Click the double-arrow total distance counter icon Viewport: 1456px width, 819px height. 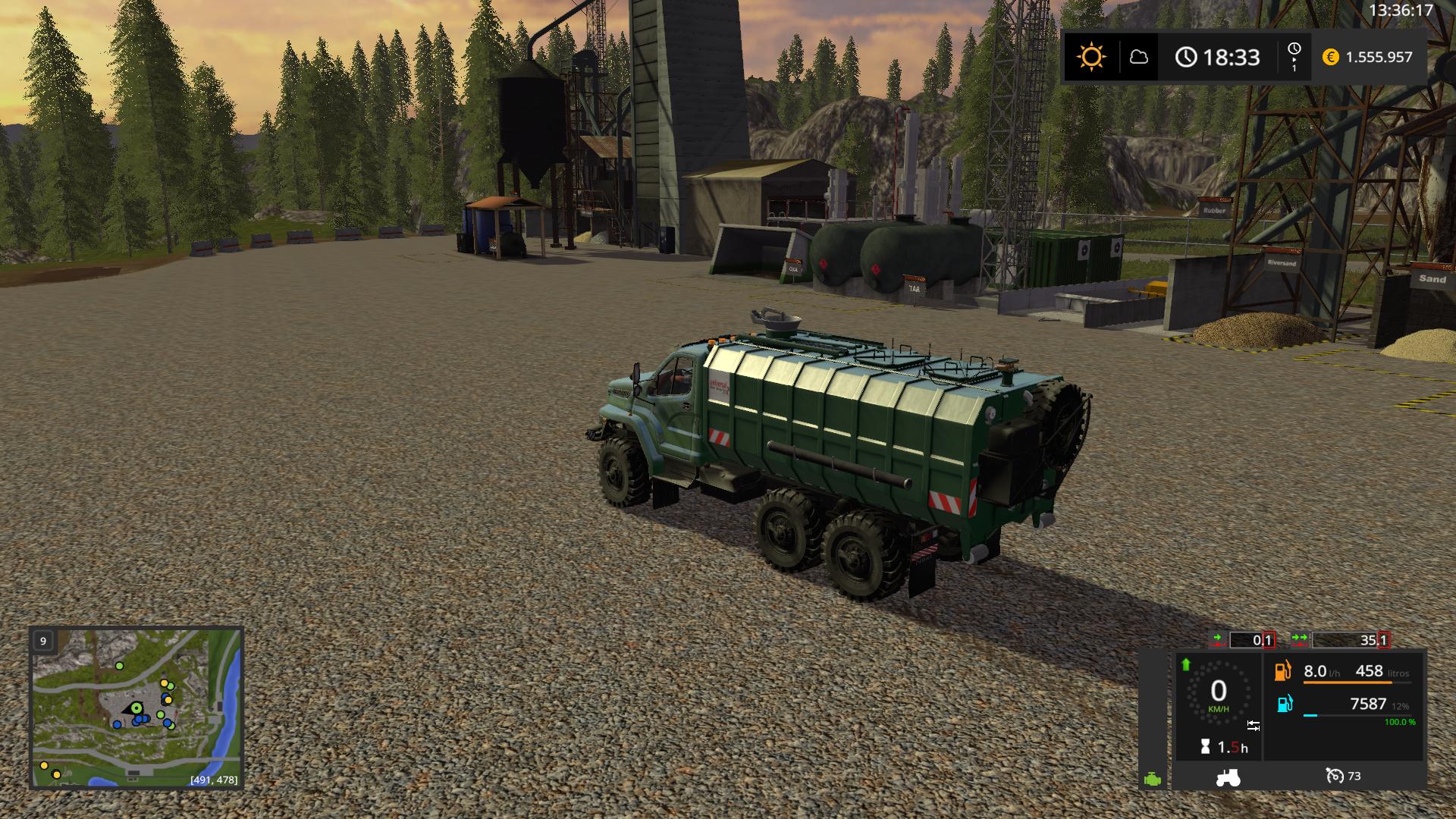coord(1300,640)
